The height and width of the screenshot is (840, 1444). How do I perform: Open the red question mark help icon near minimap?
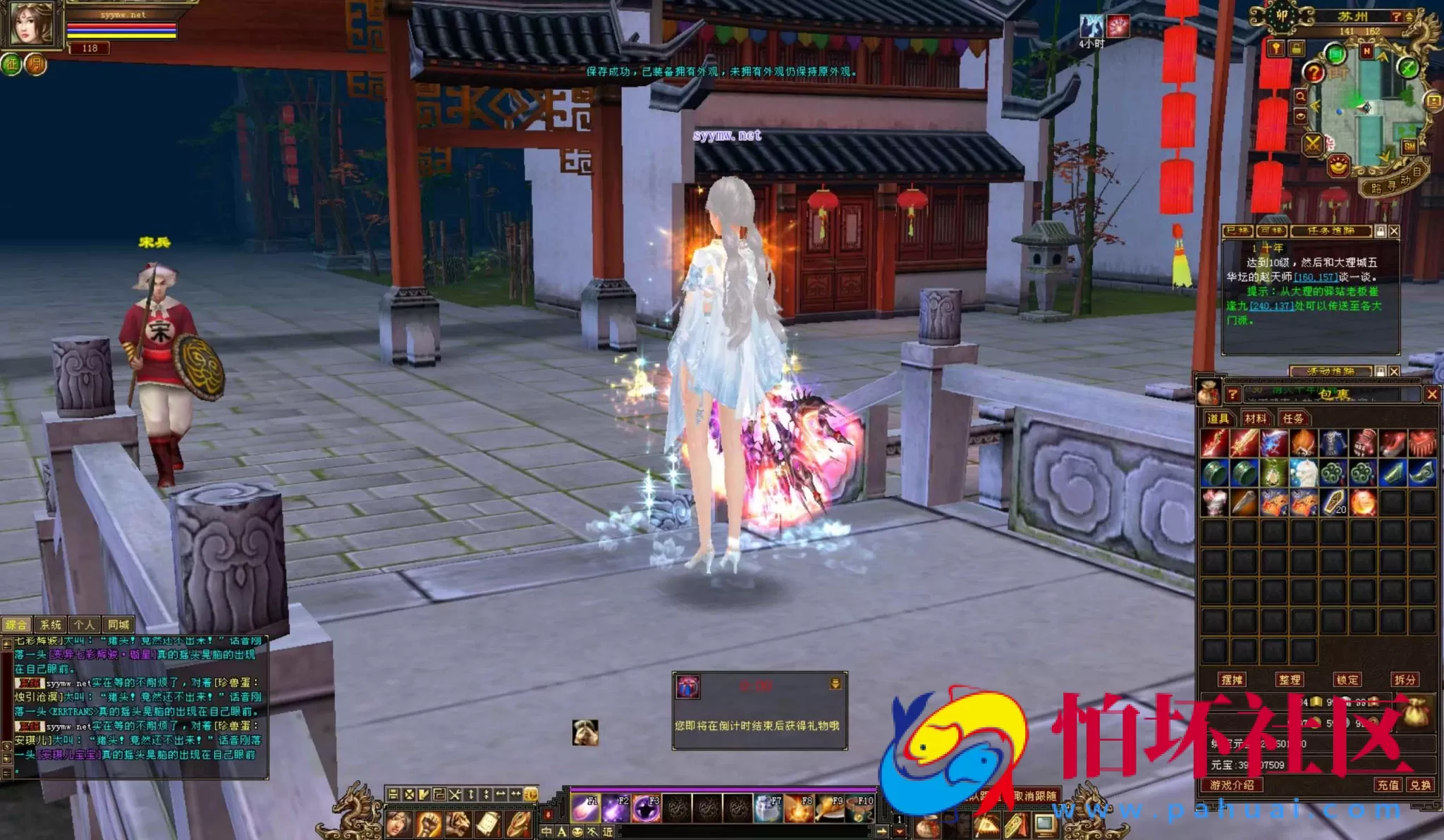point(1314,73)
